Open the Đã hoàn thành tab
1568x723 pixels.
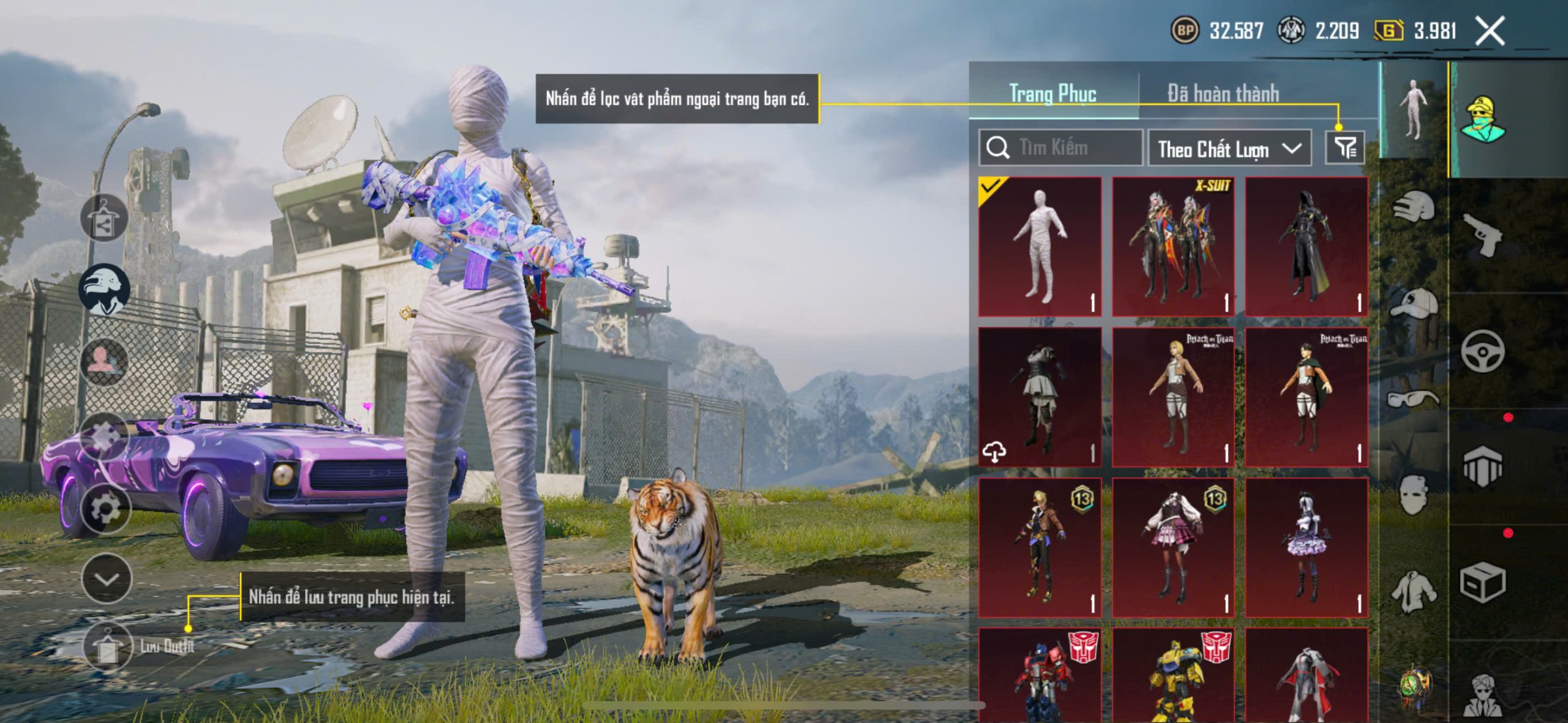[x=1223, y=94]
